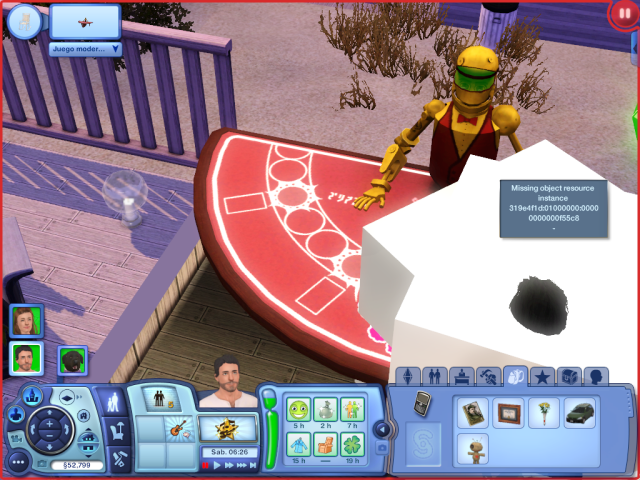Viewport: 640px width, 480px height.
Task: Choose the framed painting in the inventory
Action: 510,413
